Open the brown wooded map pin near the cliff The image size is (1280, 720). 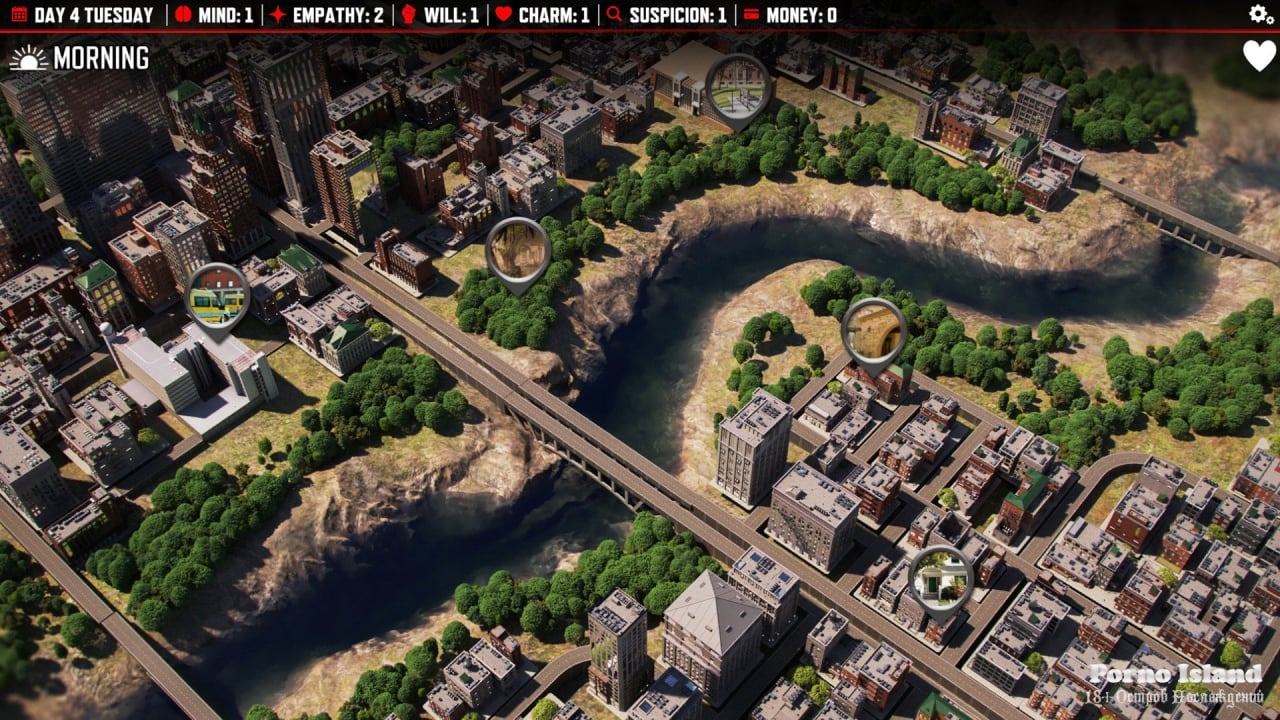[x=518, y=250]
